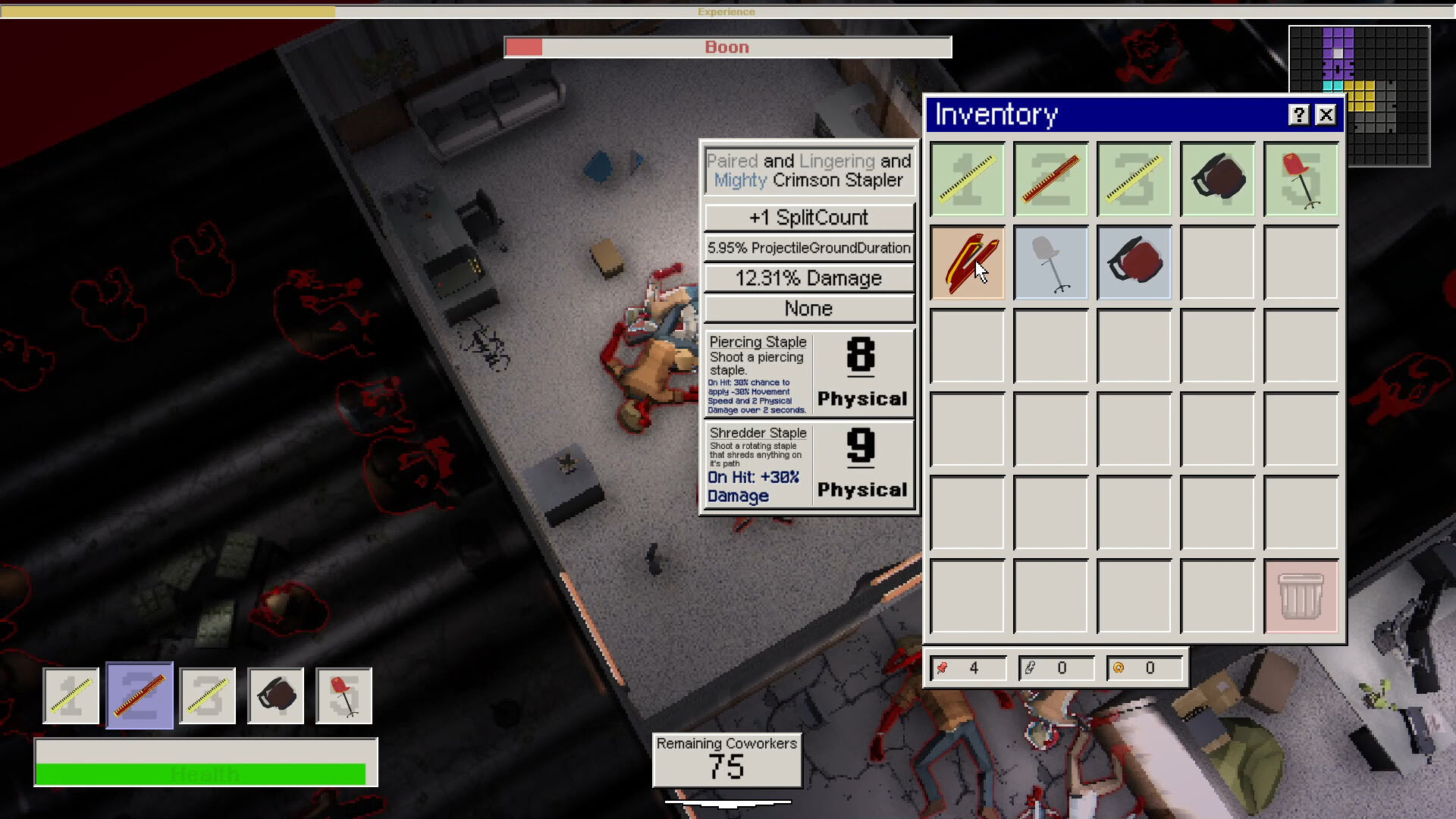Viewport: 1456px width, 819px height.
Task: Select the red kettle item in inventory row two
Action: pyautogui.click(x=1134, y=263)
